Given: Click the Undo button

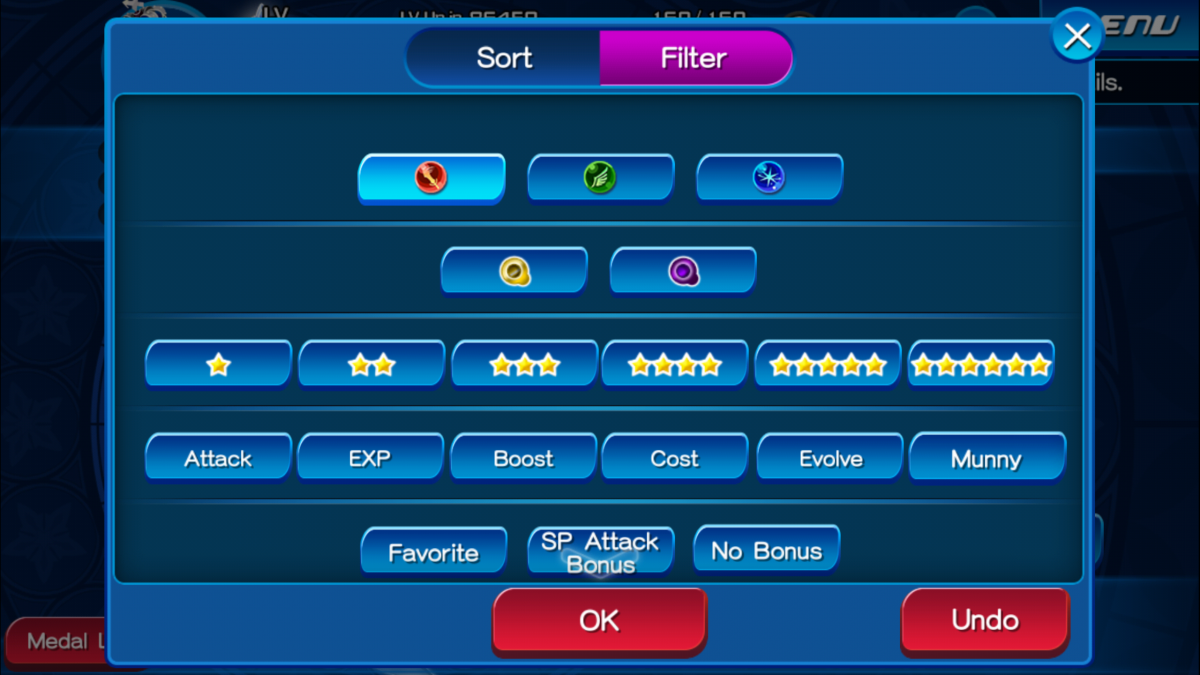Looking at the screenshot, I should 985,620.
